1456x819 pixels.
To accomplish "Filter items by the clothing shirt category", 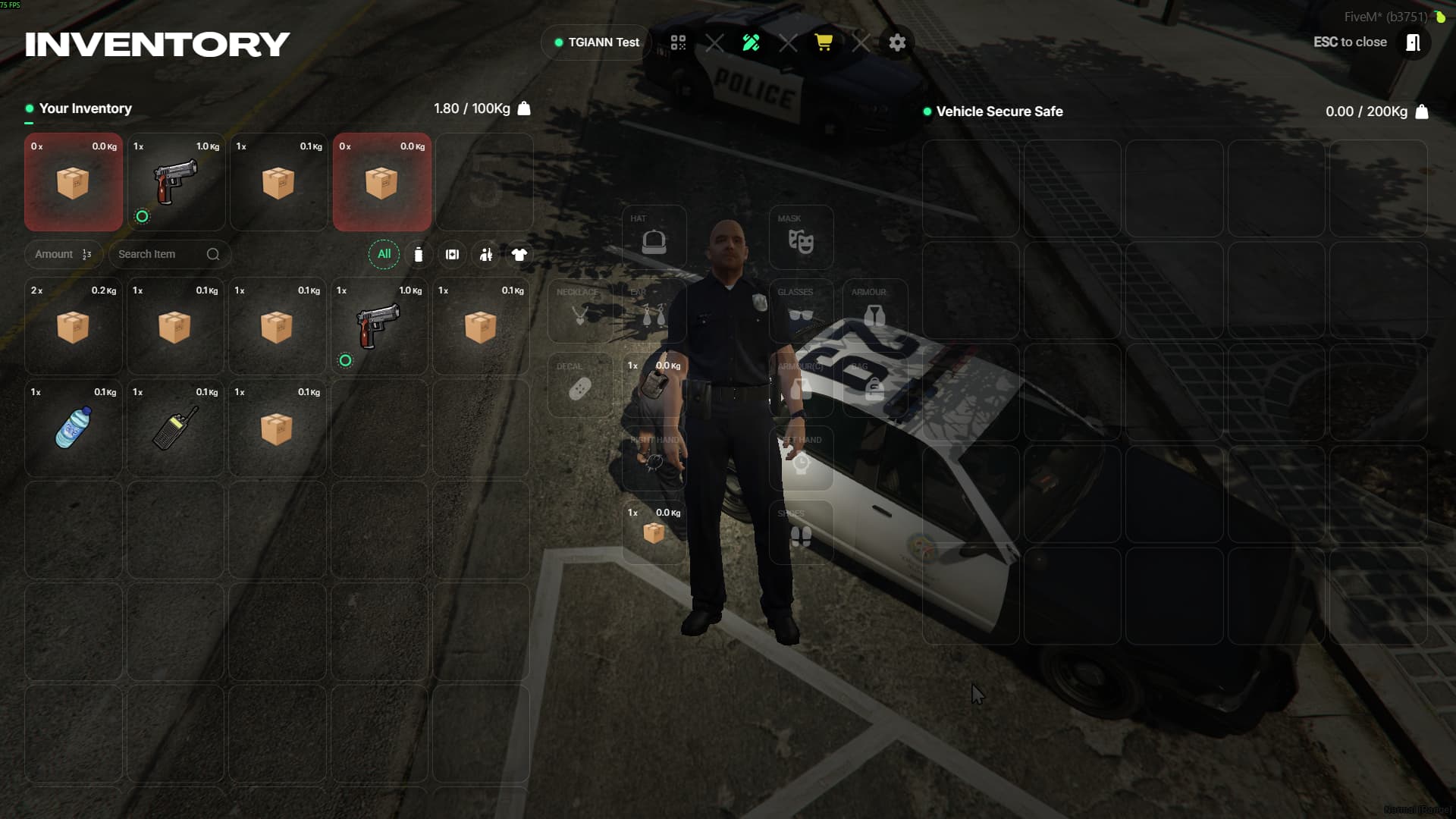I will [519, 255].
